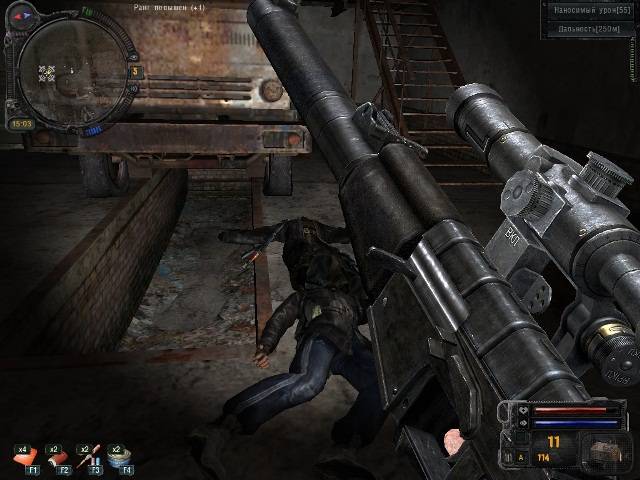640x480 pixels.
Task: Click the contact counter beside the minimap
Action: (134, 71)
